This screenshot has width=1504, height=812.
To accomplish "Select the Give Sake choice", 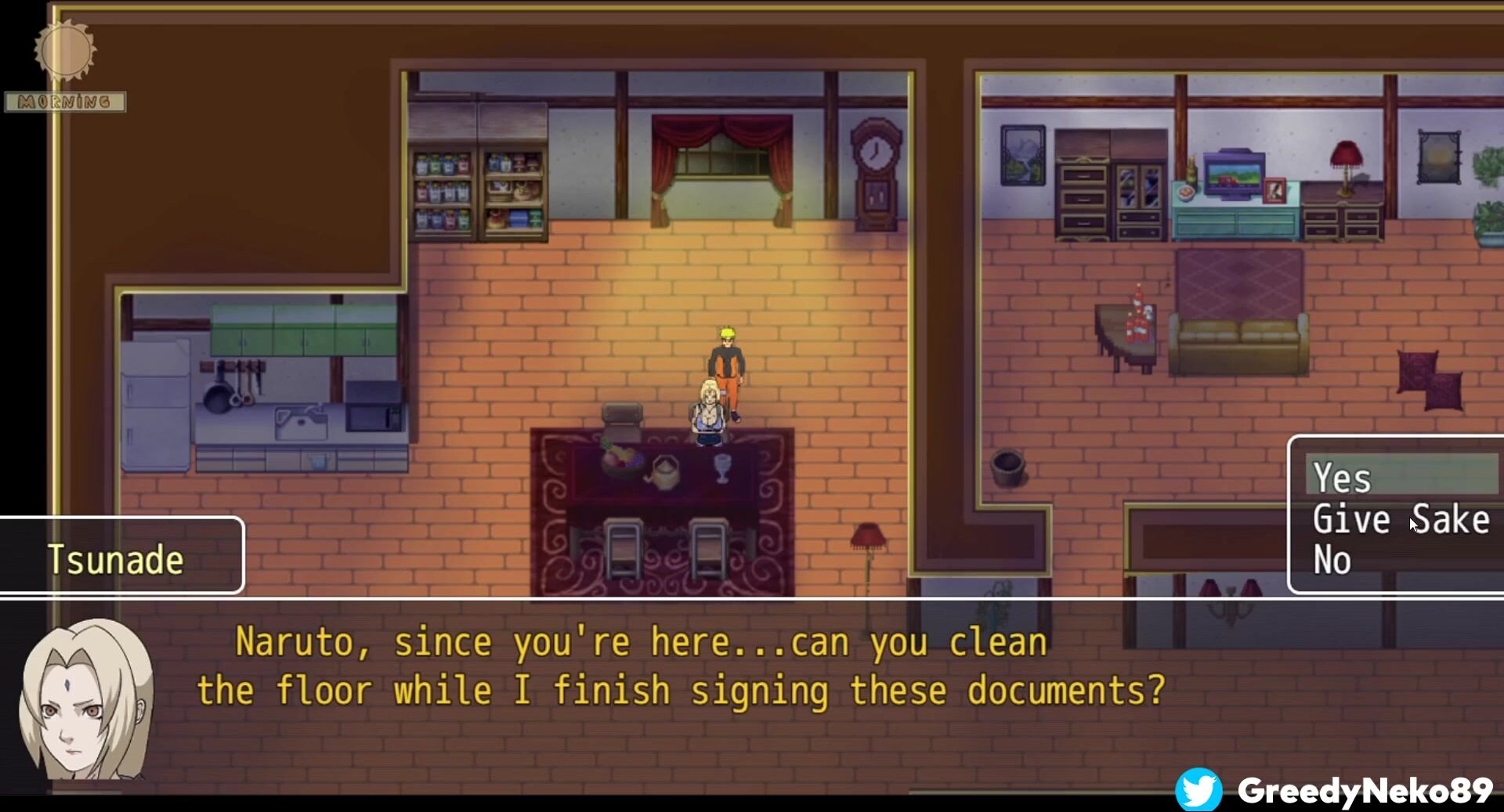I will 1401,520.
